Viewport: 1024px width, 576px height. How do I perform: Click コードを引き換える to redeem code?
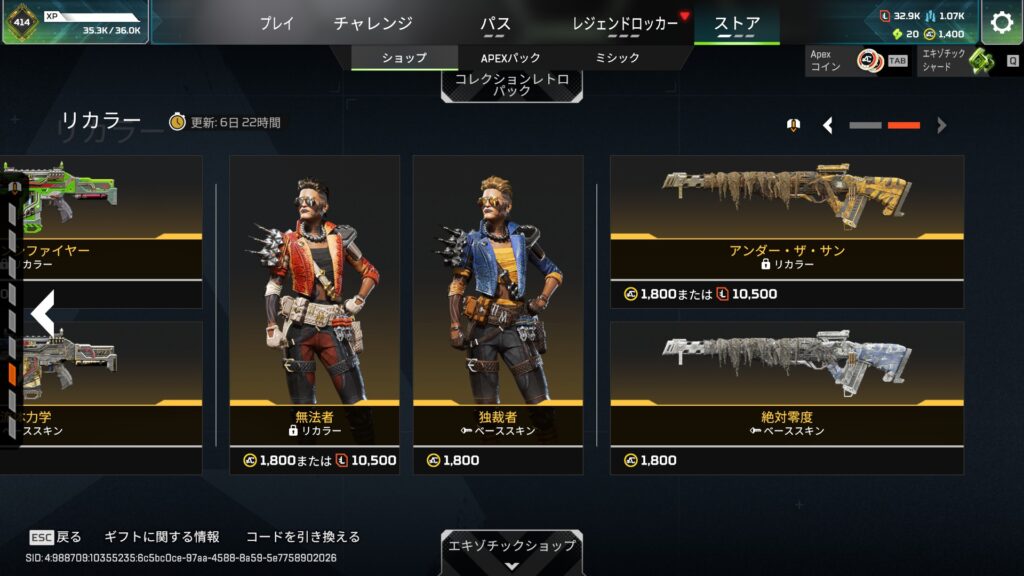coord(302,537)
